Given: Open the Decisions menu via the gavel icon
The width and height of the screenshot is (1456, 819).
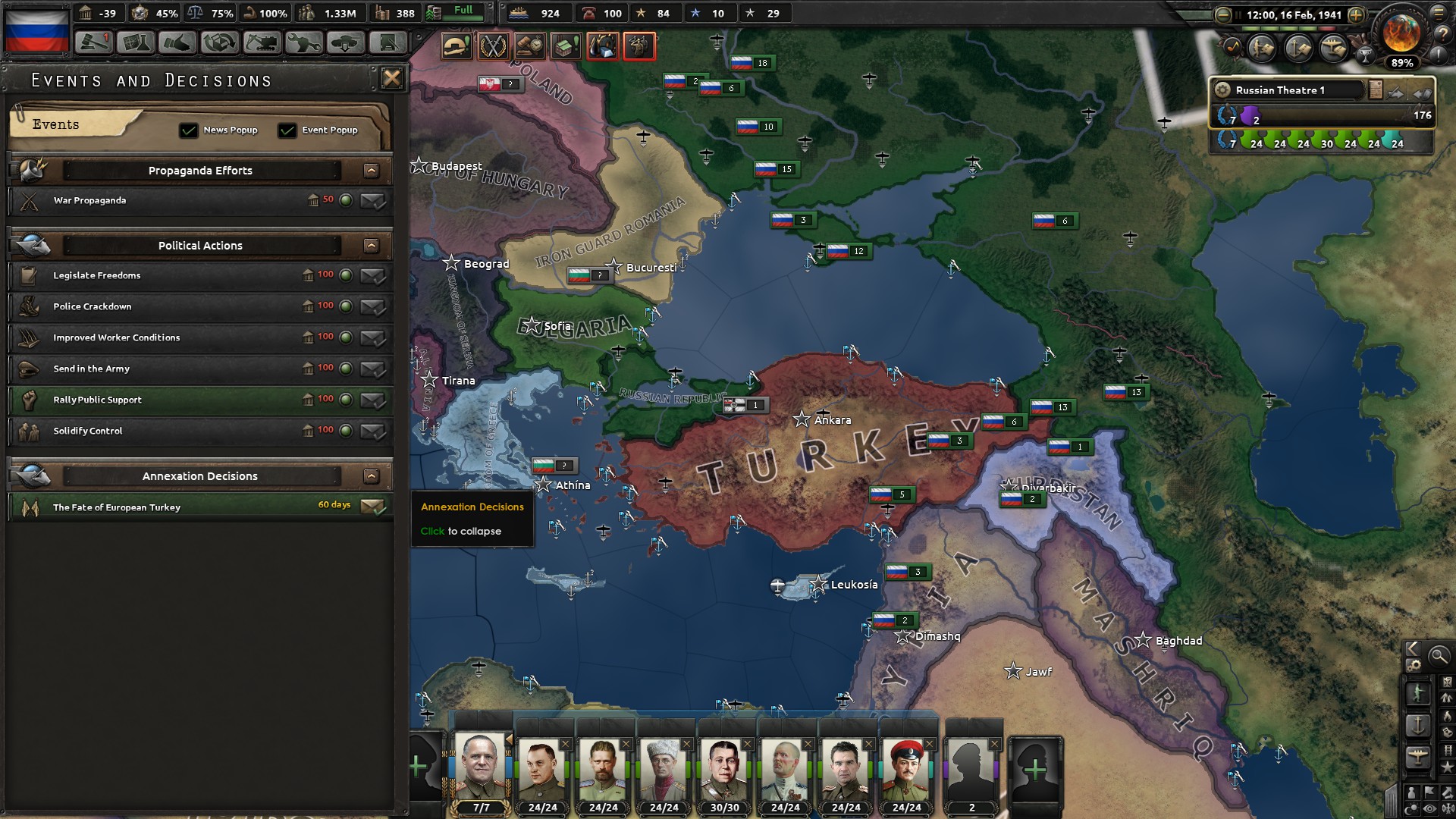Looking at the screenshot, I should tap(93, 43).
